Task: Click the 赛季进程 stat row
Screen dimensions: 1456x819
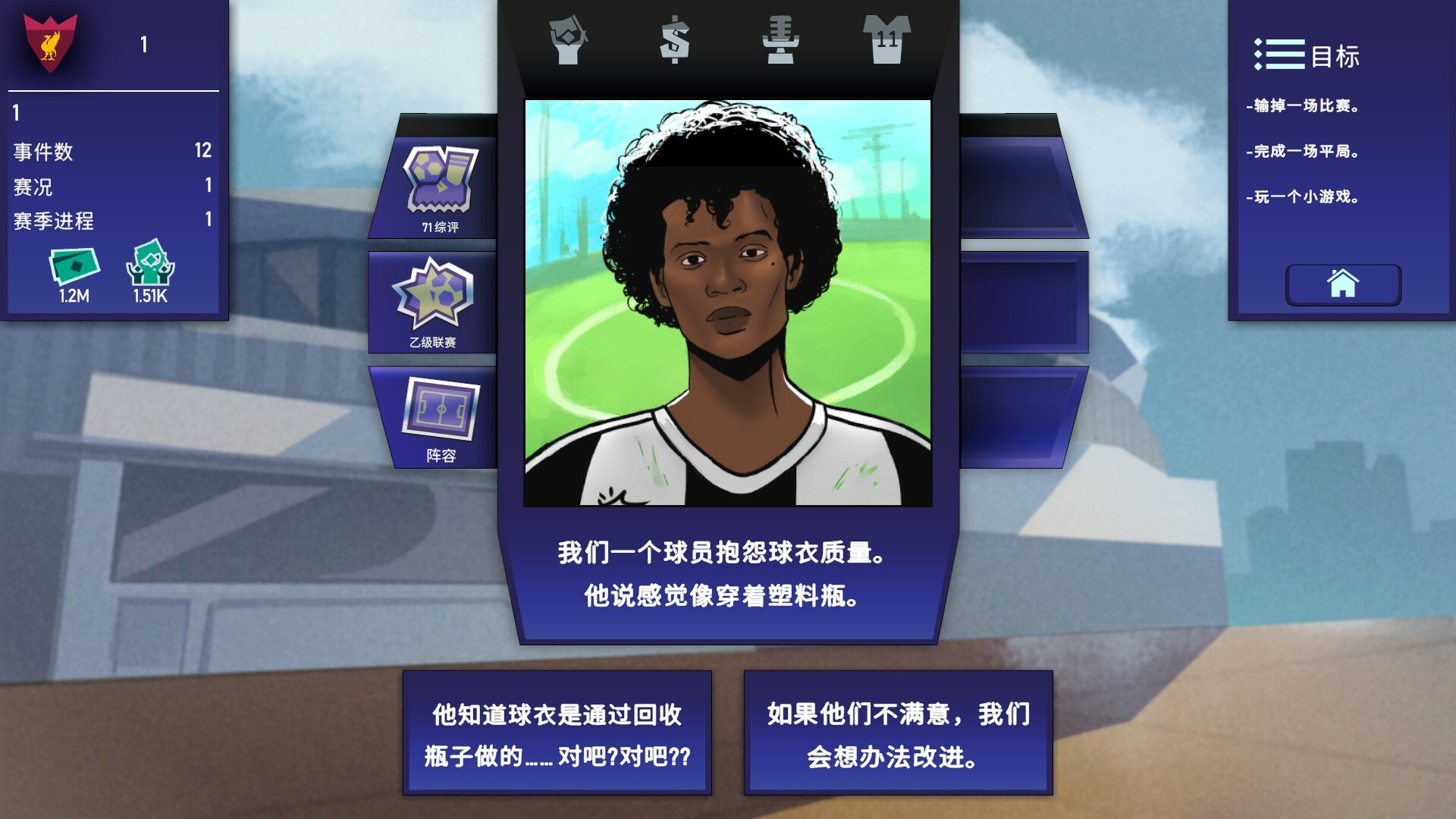Action: coord(114,221)
